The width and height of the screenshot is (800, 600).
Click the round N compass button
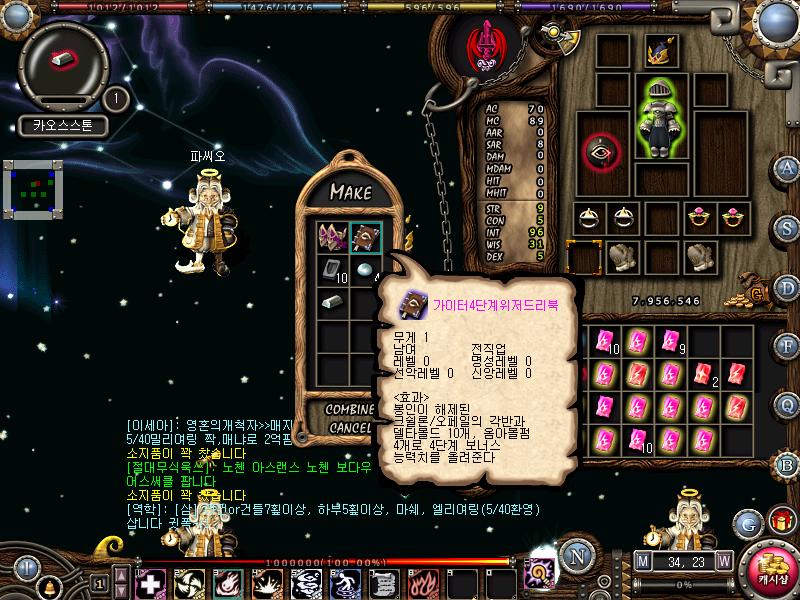click(x=574, y=558)
